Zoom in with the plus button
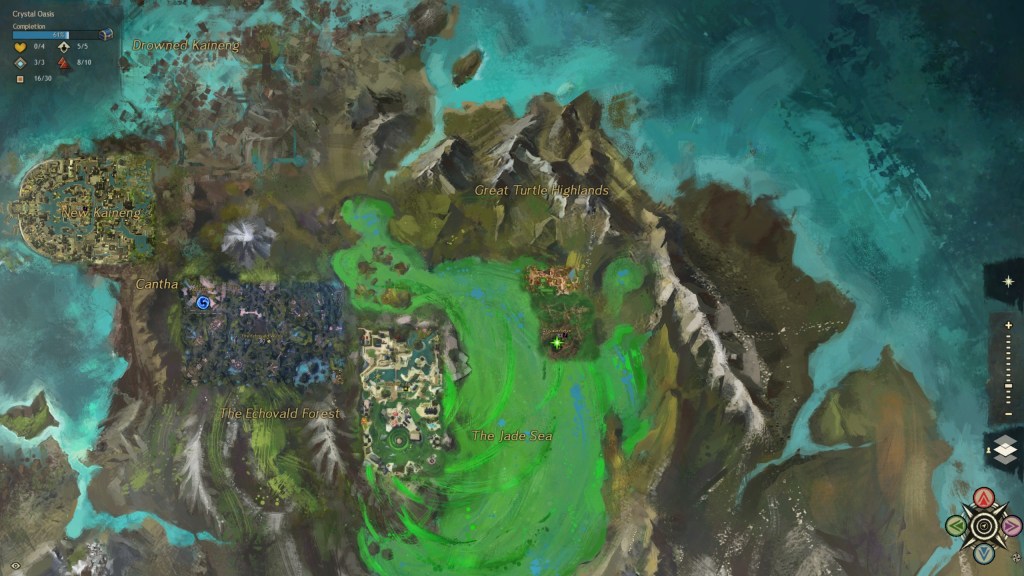 [1008, 325]
